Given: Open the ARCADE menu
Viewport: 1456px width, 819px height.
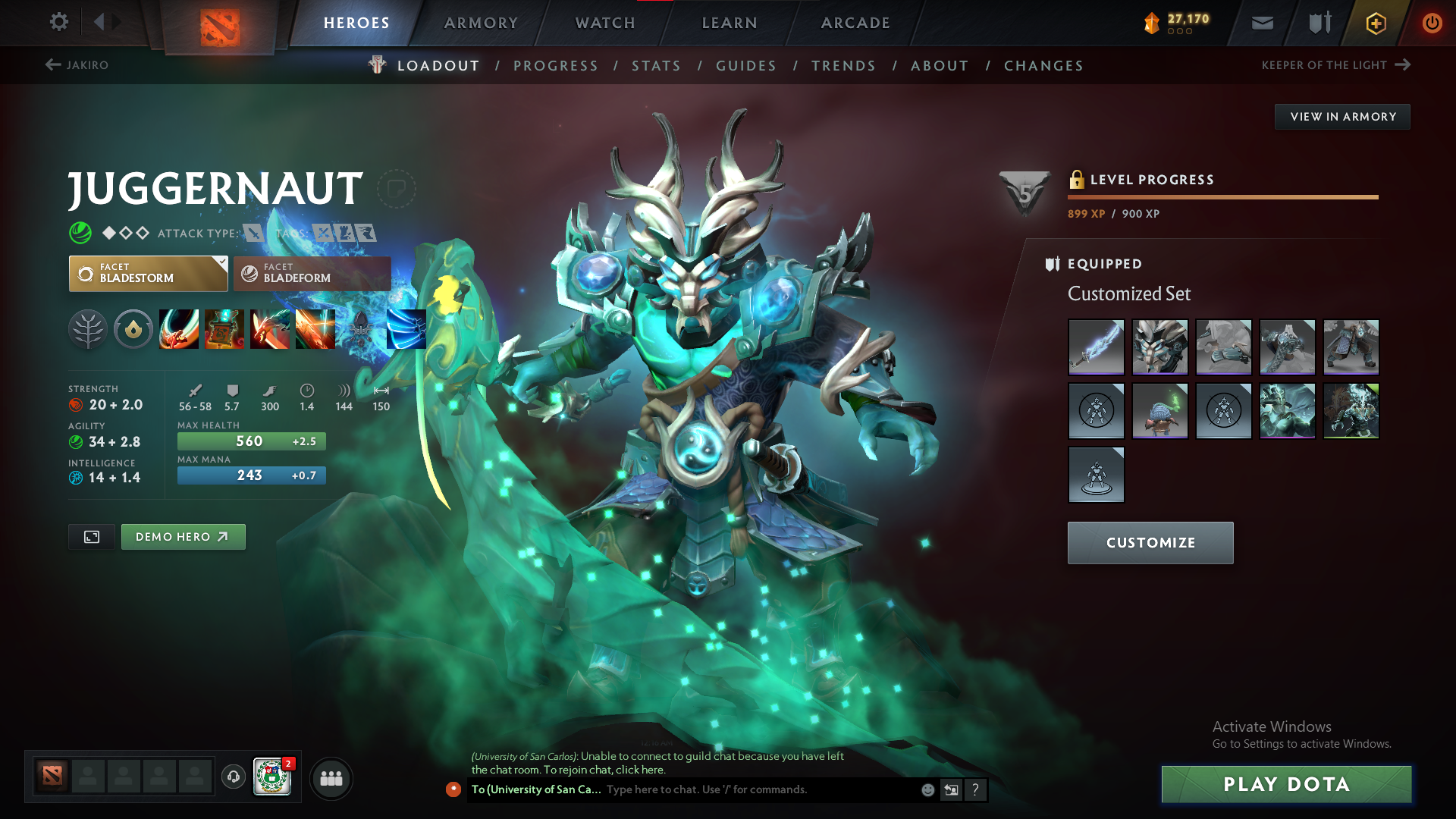Looking at the screenshot, I should [855, 23].
